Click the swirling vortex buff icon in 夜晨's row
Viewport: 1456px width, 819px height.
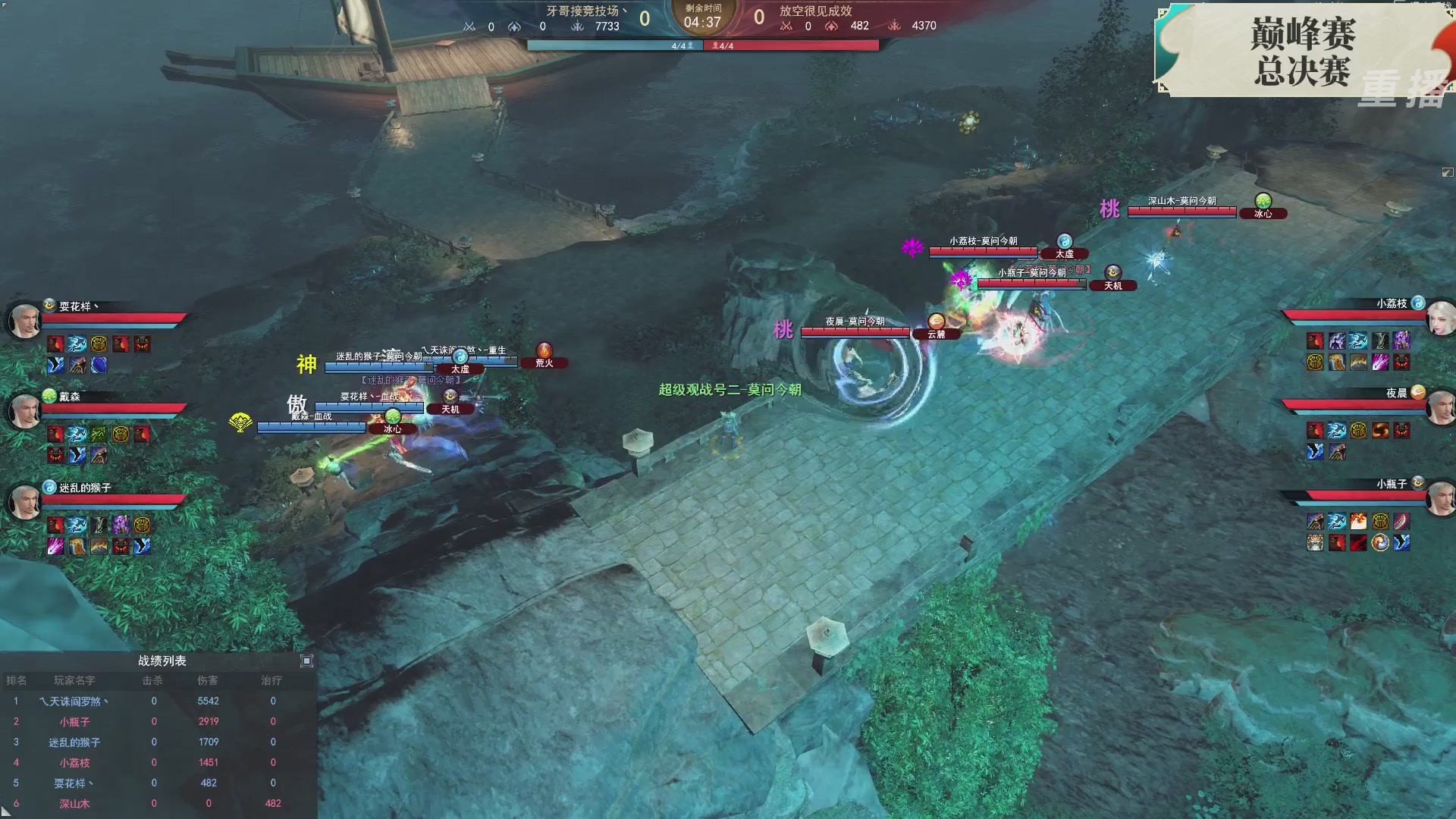click(1380, 430)
